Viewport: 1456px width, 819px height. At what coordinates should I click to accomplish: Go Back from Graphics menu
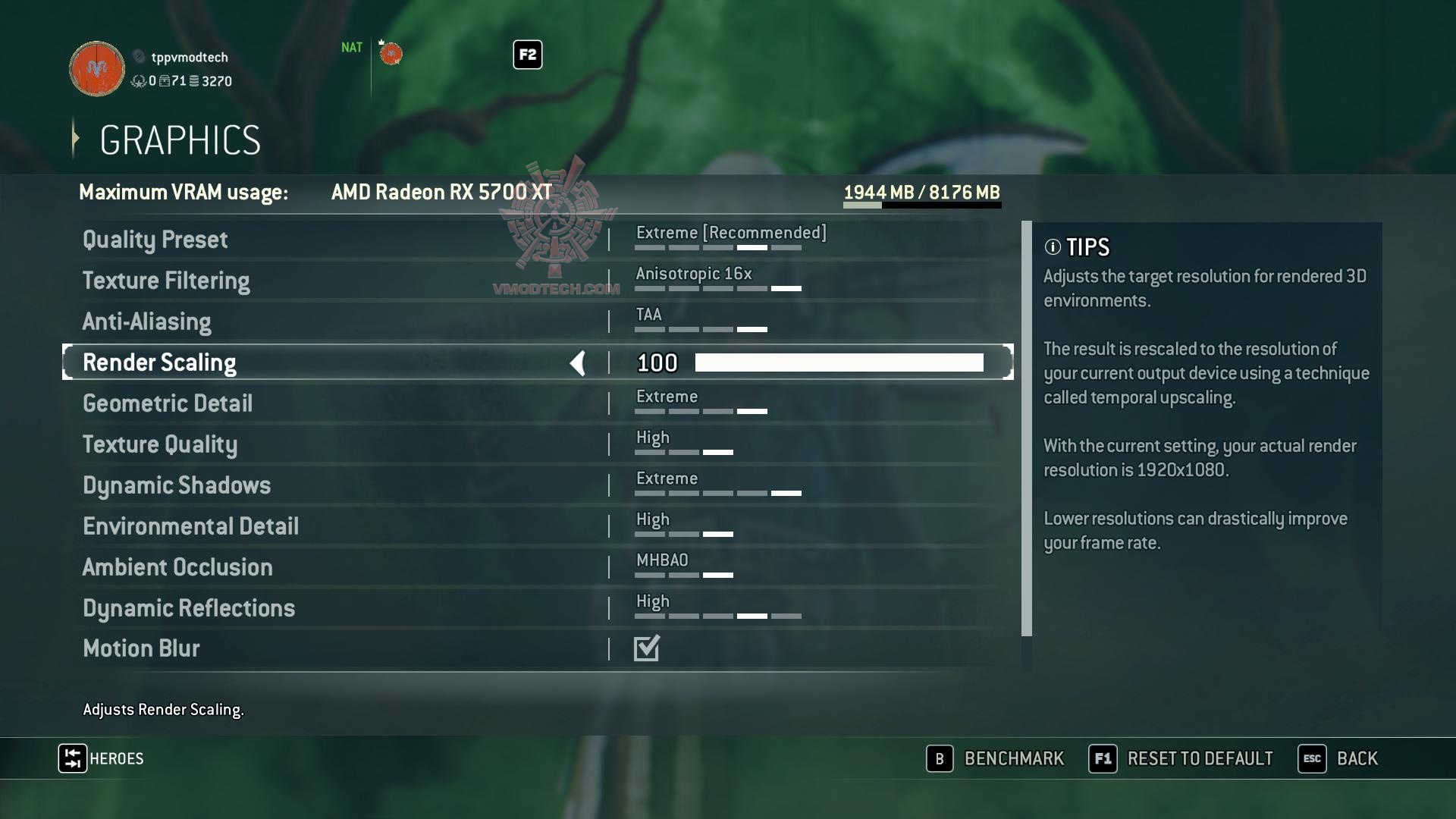point(1338,758)
